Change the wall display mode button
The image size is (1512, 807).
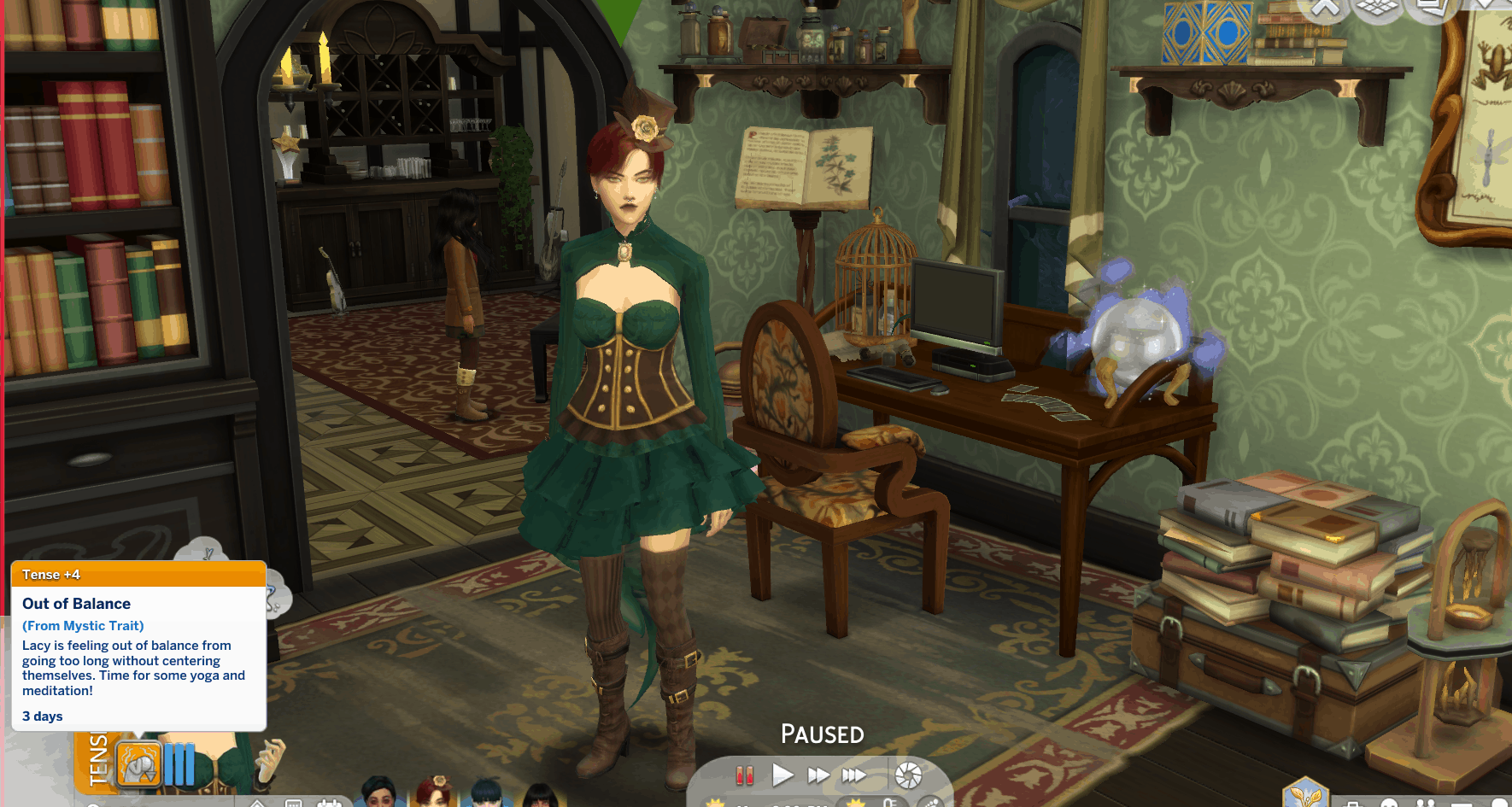(x=1431, y=7)
